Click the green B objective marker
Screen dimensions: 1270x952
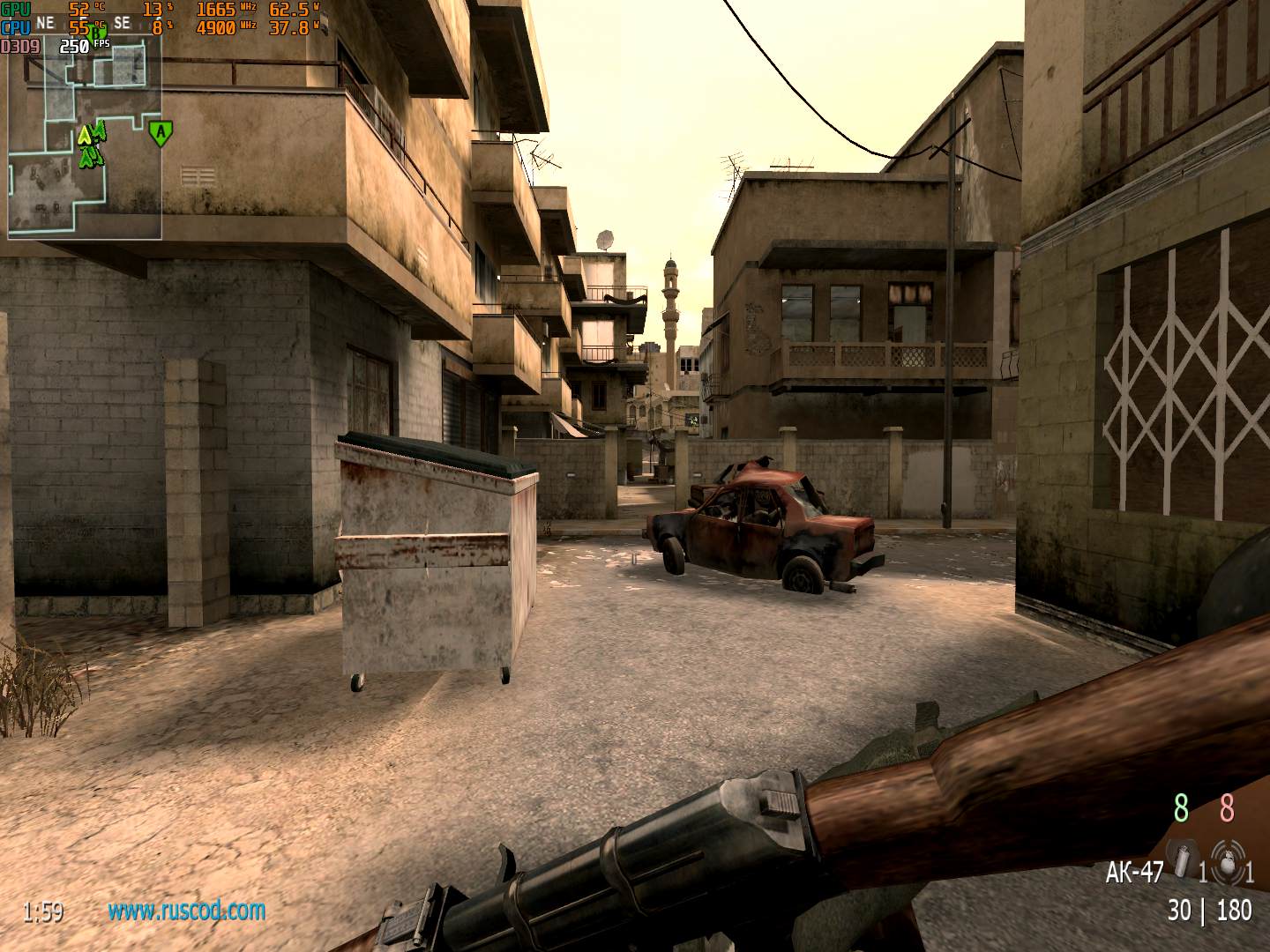pyautogui.click(x=97, y=33)
